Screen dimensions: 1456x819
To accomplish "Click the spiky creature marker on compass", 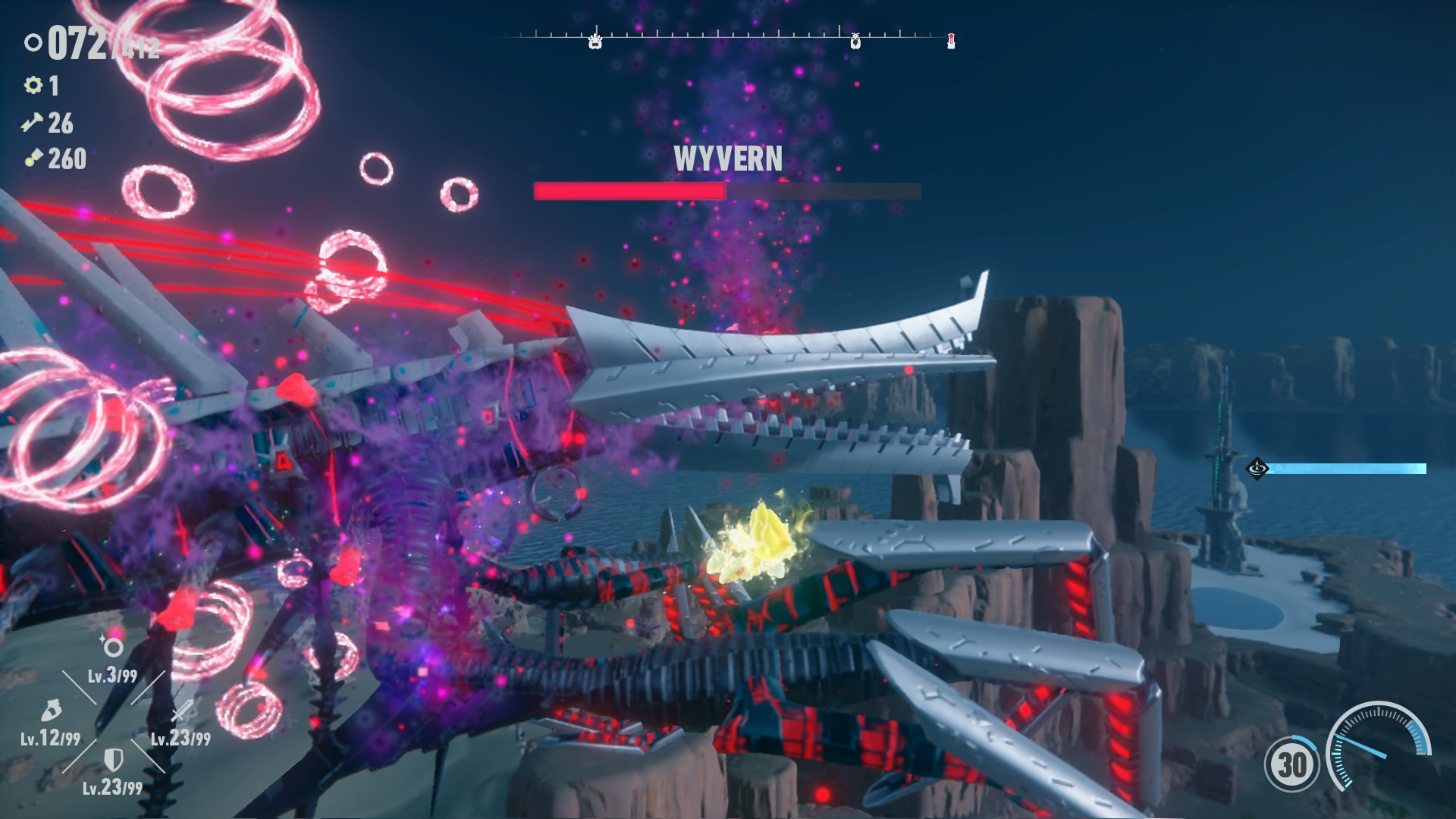I will point(595,40).
